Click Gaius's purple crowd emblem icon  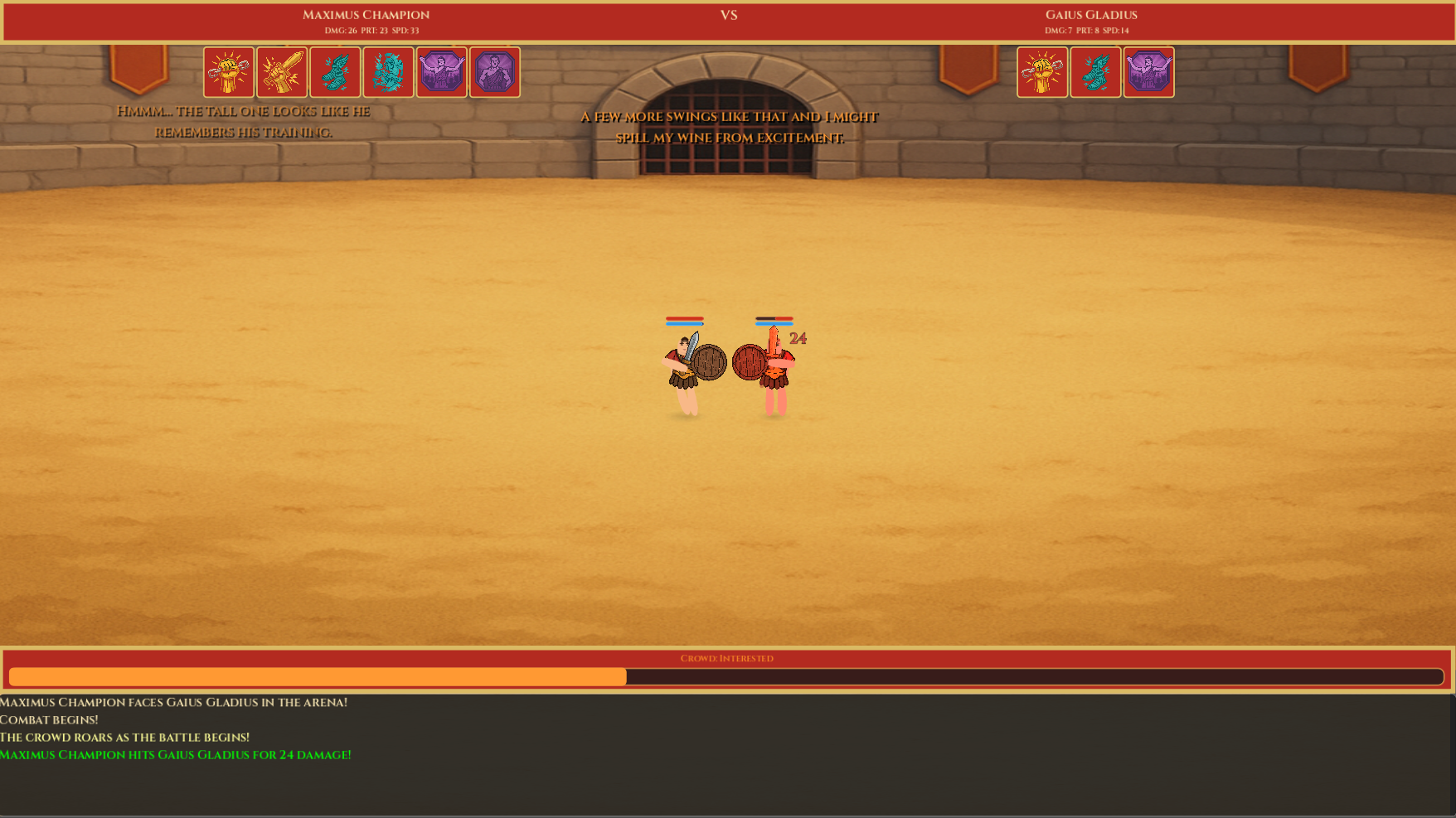pos(1148,73)
